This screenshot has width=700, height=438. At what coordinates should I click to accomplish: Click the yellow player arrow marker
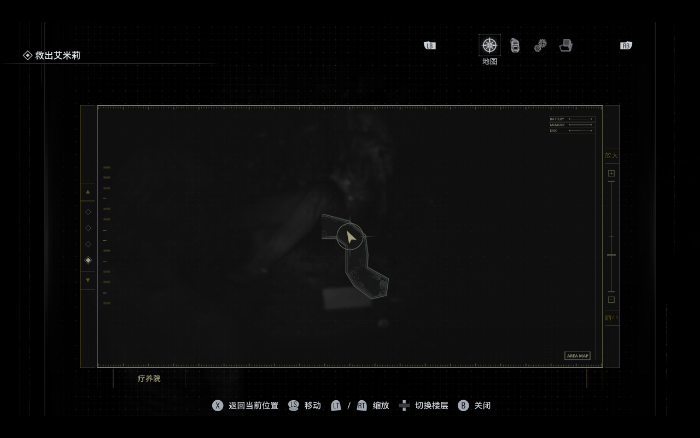[x=349, y=237]
